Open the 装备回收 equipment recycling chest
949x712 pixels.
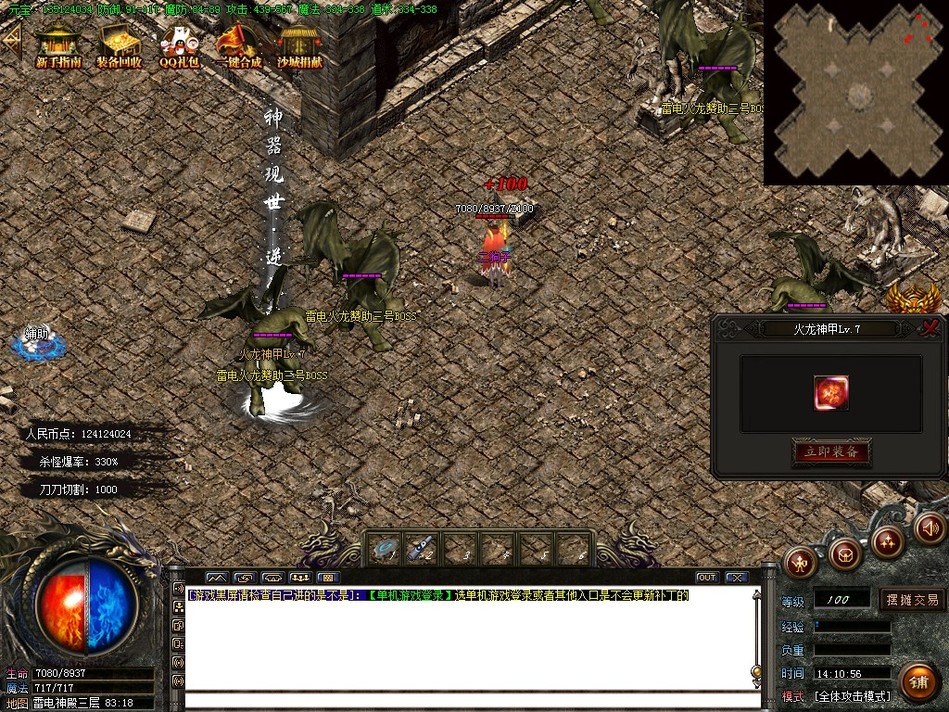pos(119,44)
